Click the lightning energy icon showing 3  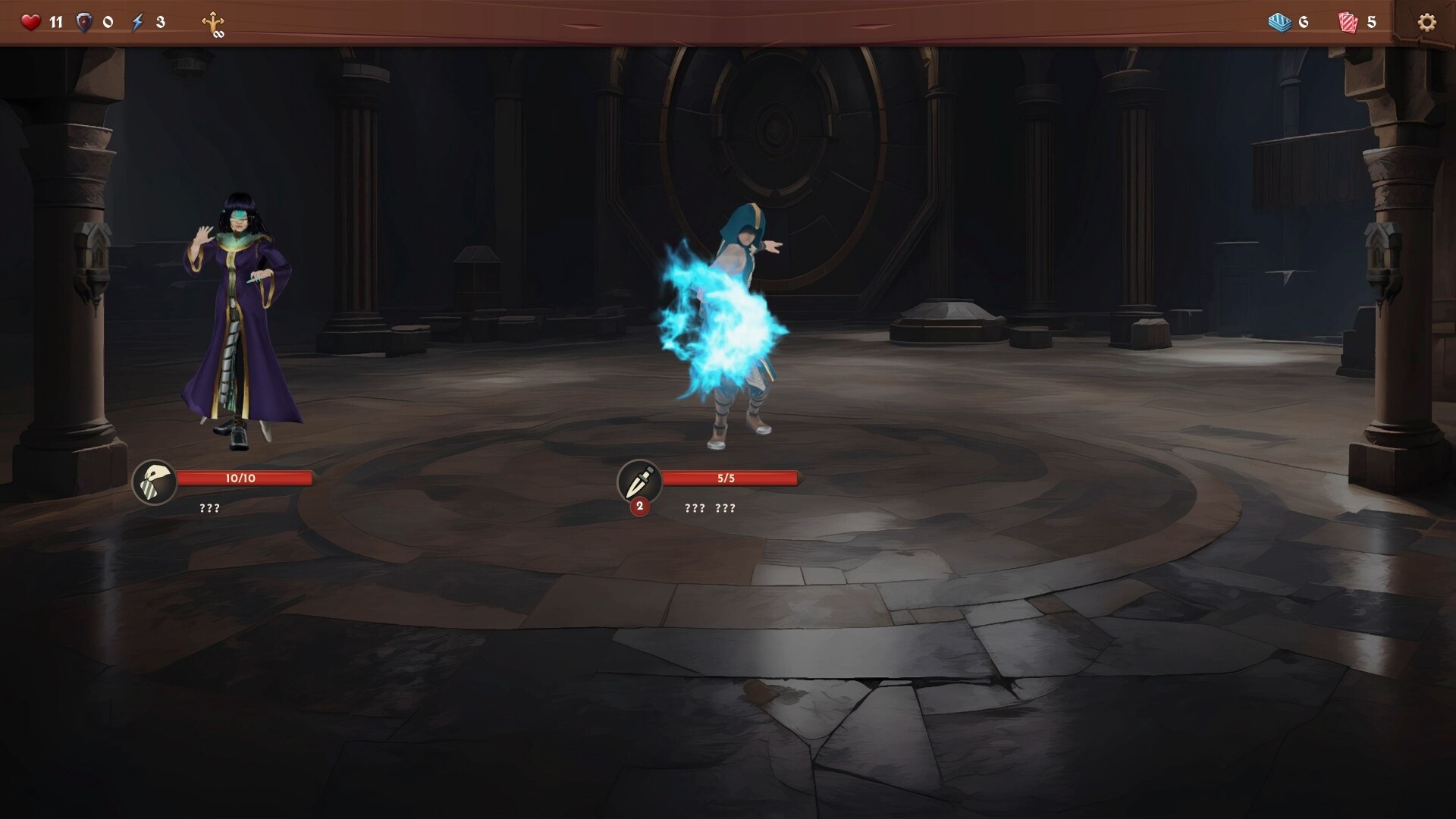(137, 22)
